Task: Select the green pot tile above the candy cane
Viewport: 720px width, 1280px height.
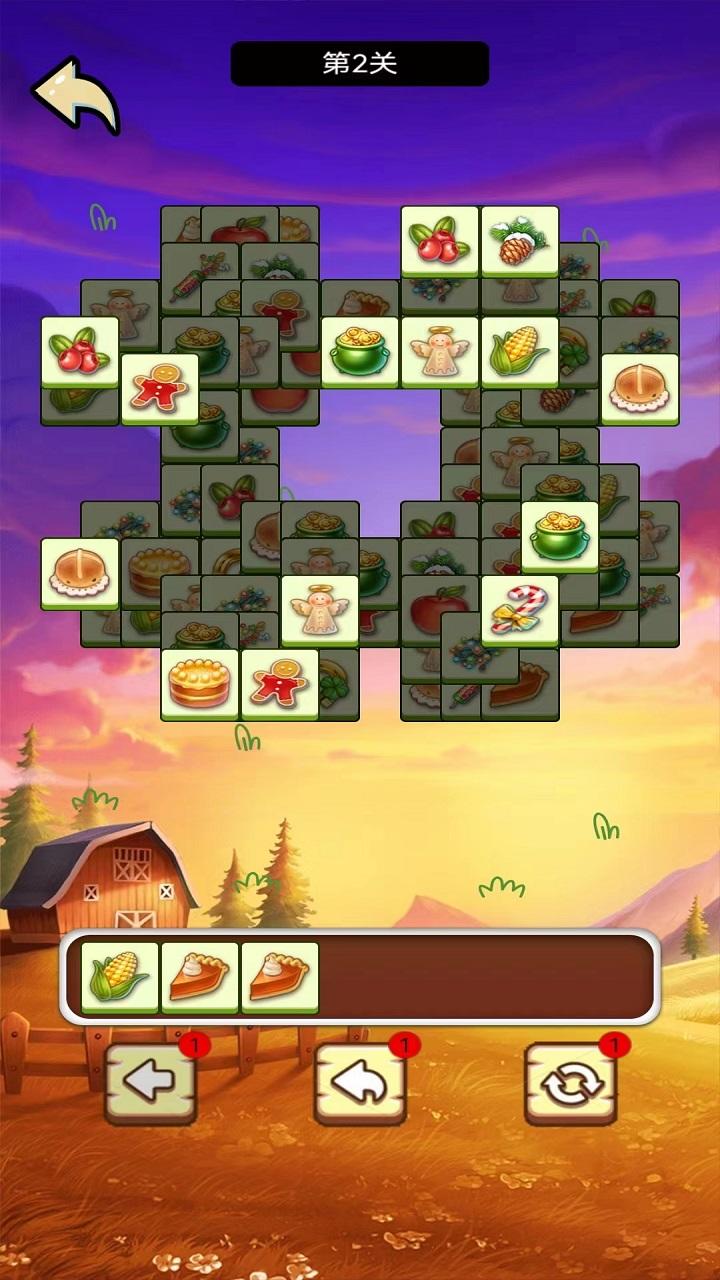Action: coord(559,536)
